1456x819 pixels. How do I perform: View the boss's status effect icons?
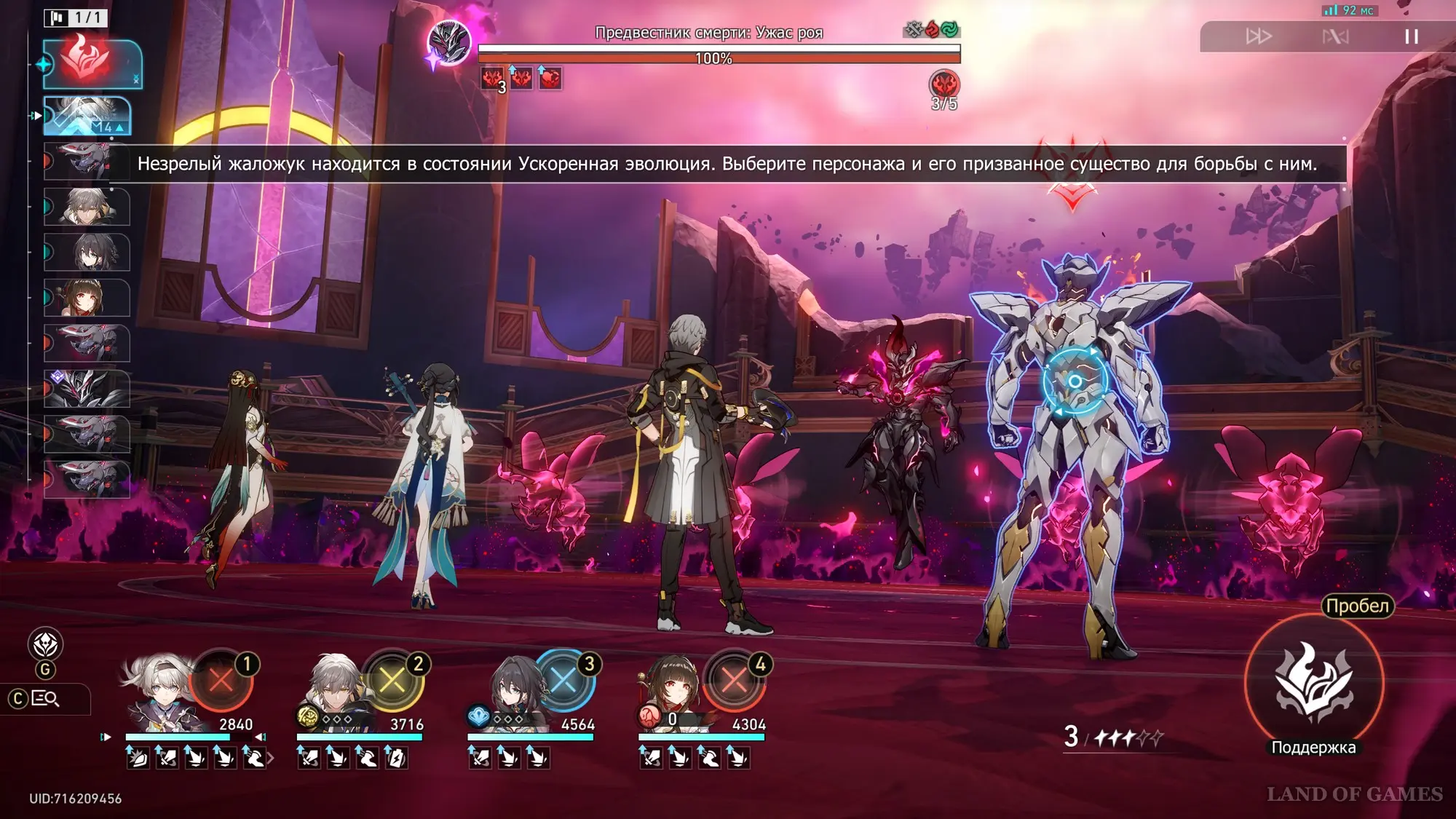click(521, 78)
